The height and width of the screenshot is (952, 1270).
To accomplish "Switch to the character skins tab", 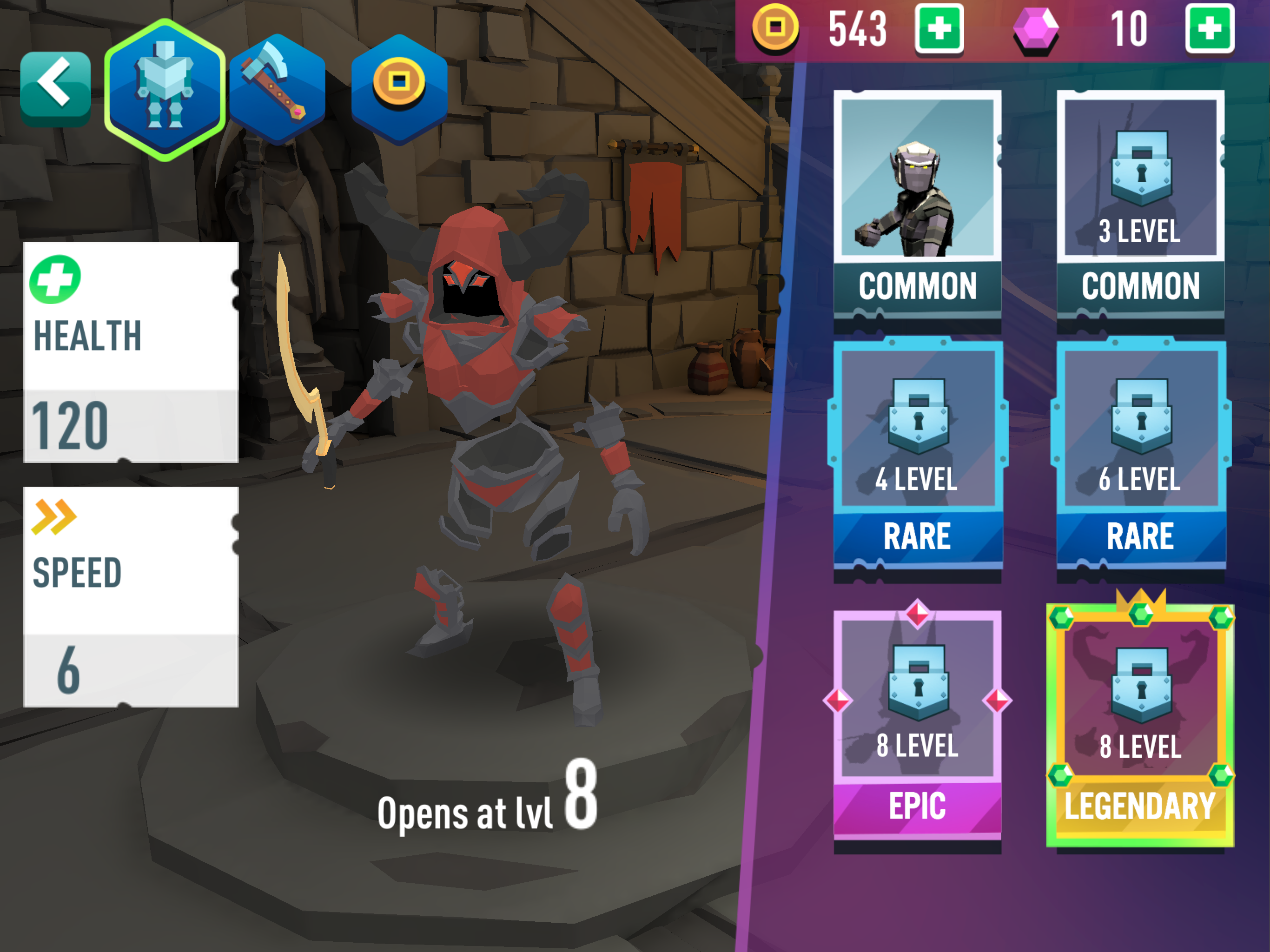I will pos(165,90).
